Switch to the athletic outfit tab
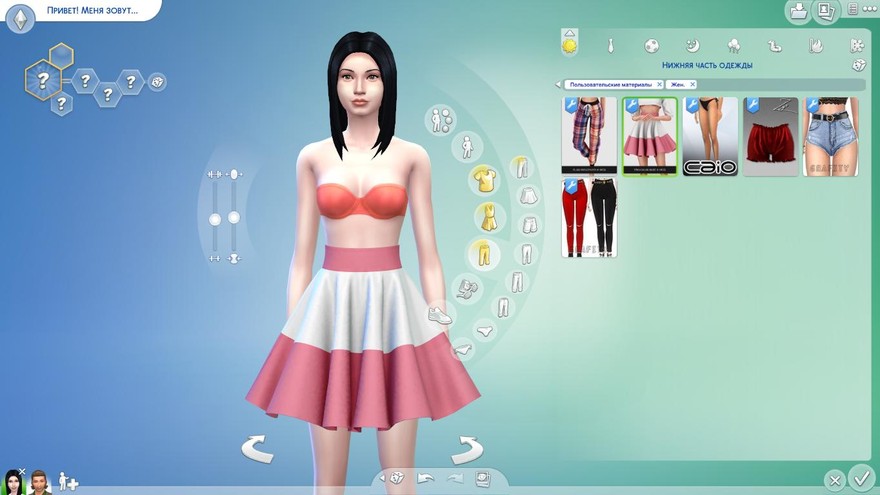Viewport: 880px width, 495px height. (x=651, y=46)
